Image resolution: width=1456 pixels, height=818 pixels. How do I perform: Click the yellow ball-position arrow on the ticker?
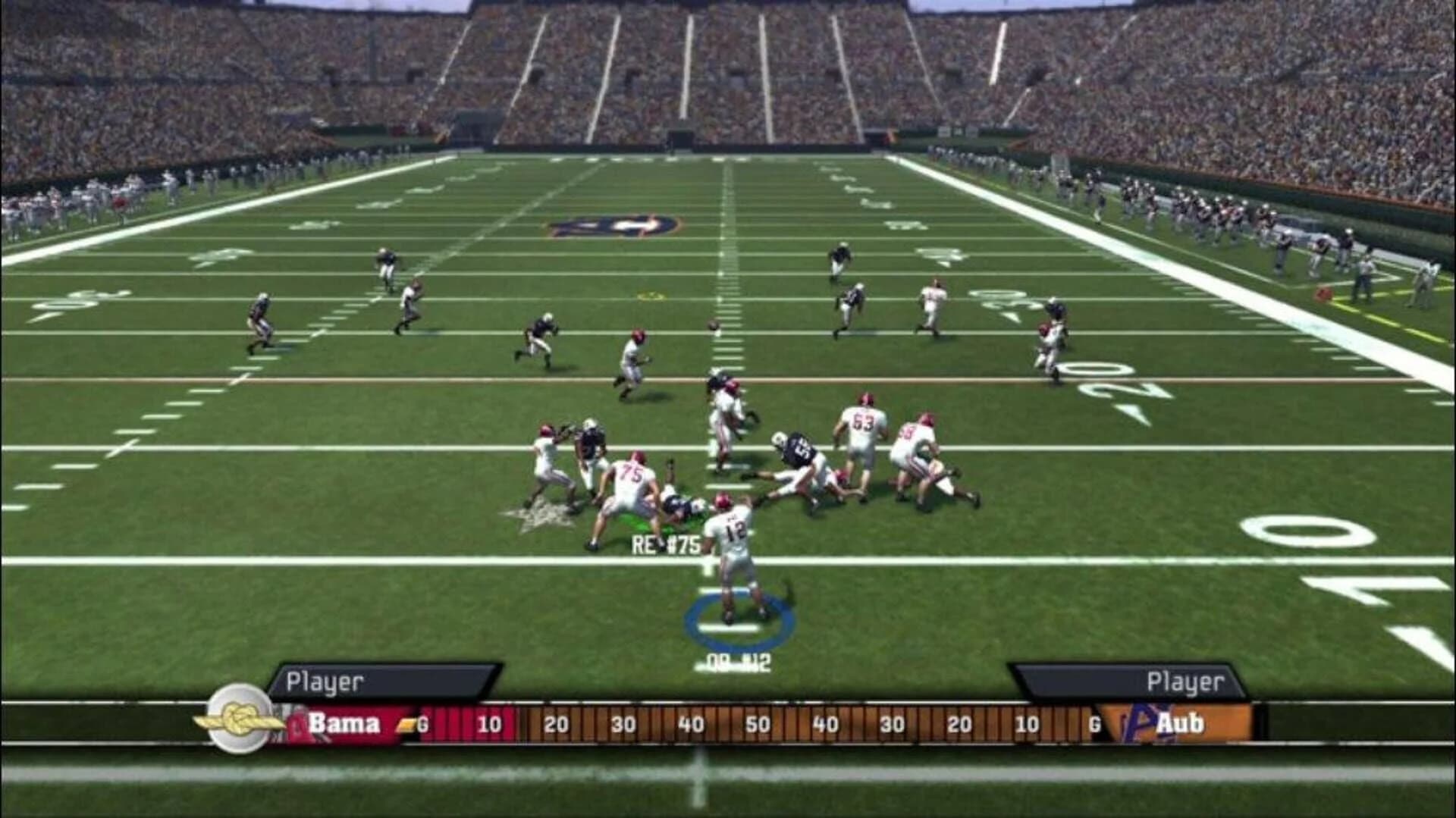pyautogui.click(x=409, y=722)
